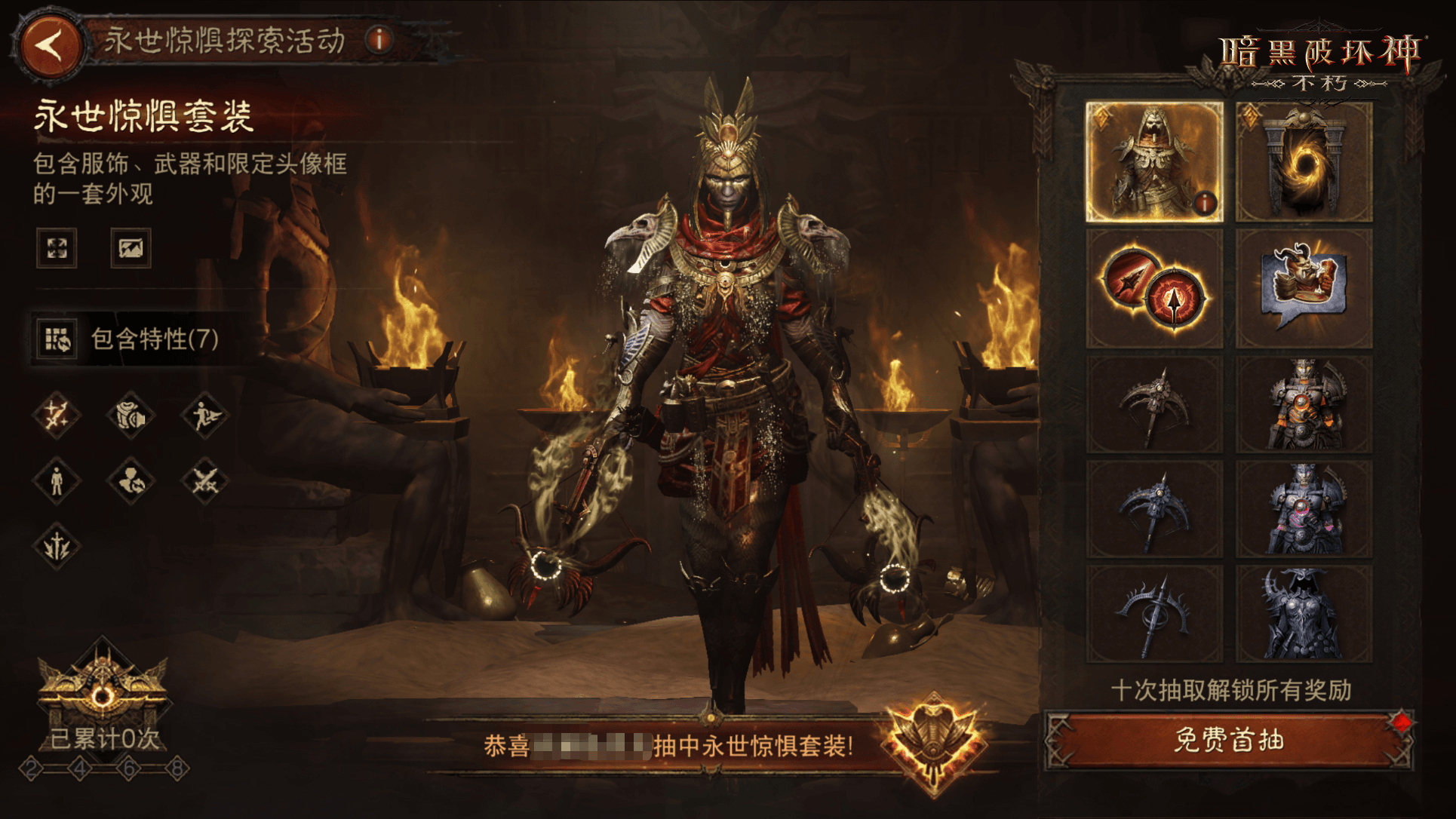Toggle fullscreen preview with the expand icon
Image resolution: width=1456 pixels, height=819 pixels.
point(57,248)
